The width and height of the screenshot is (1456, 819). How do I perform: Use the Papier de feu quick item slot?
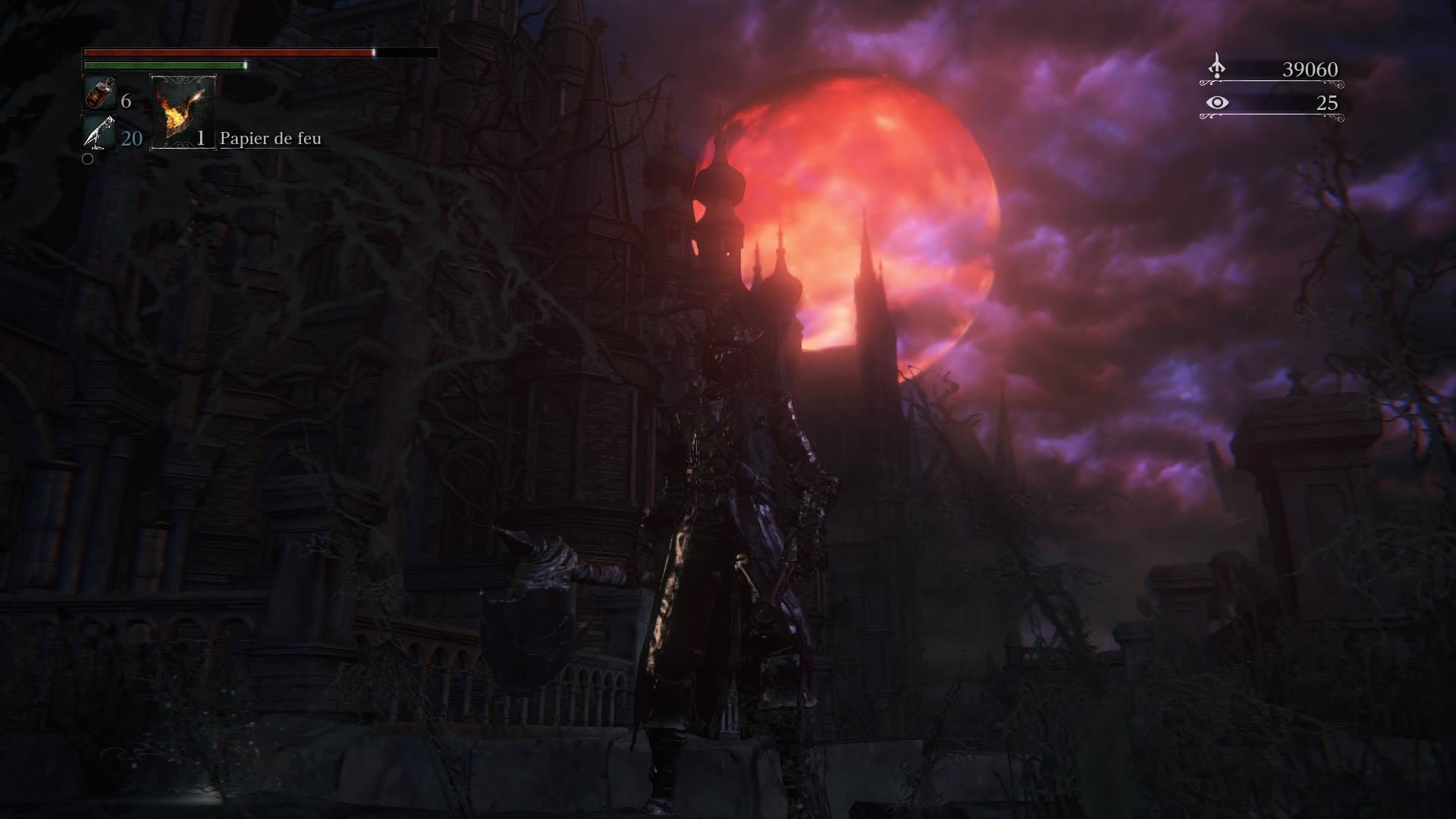tap(184, 111)
